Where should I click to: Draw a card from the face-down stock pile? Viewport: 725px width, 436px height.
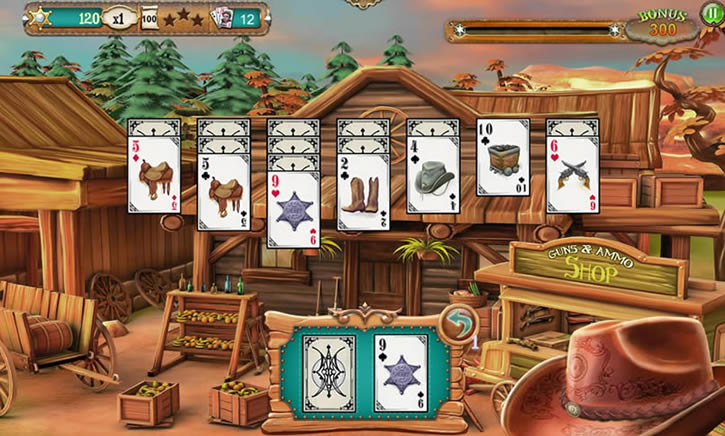(328, 373)
